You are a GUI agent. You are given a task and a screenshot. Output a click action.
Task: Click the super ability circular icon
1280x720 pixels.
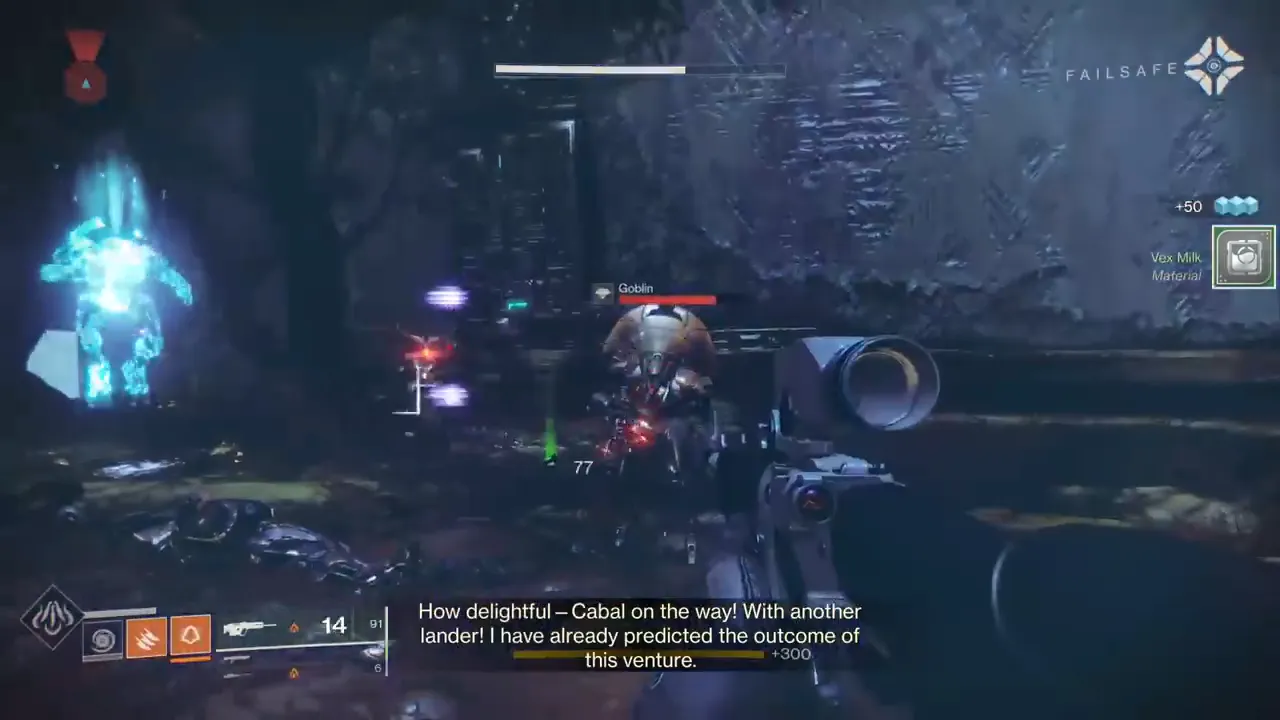tap(103, 637)
